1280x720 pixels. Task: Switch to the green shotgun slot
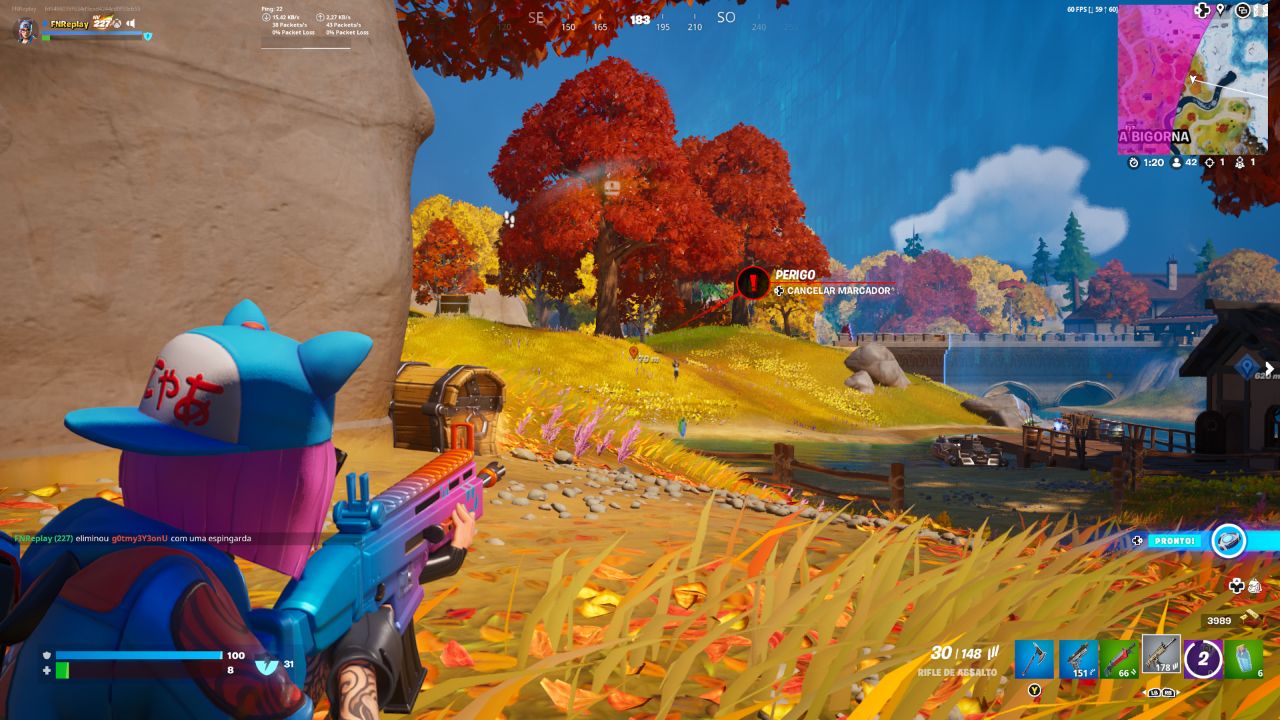click(1120, 659)
